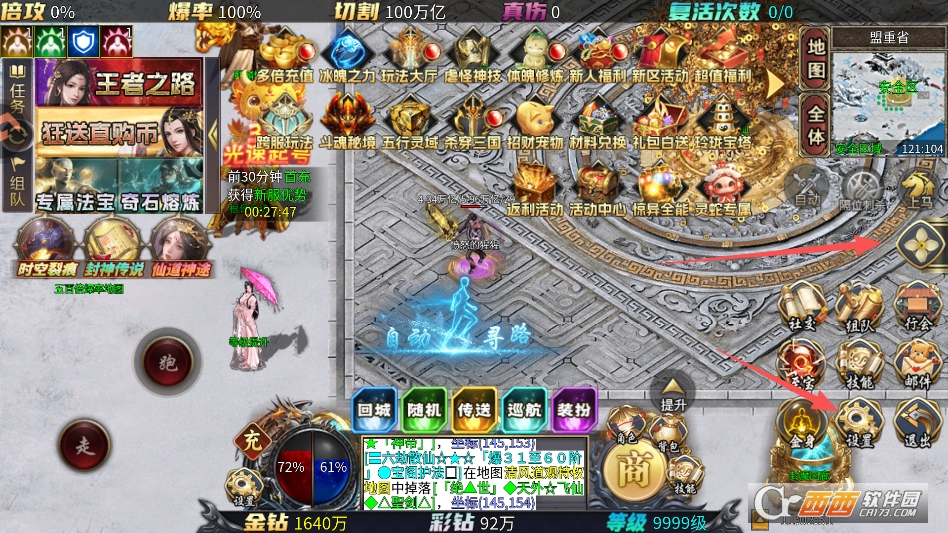
Task: Open the 设置 gear settings button
Action: click(860, 418)
